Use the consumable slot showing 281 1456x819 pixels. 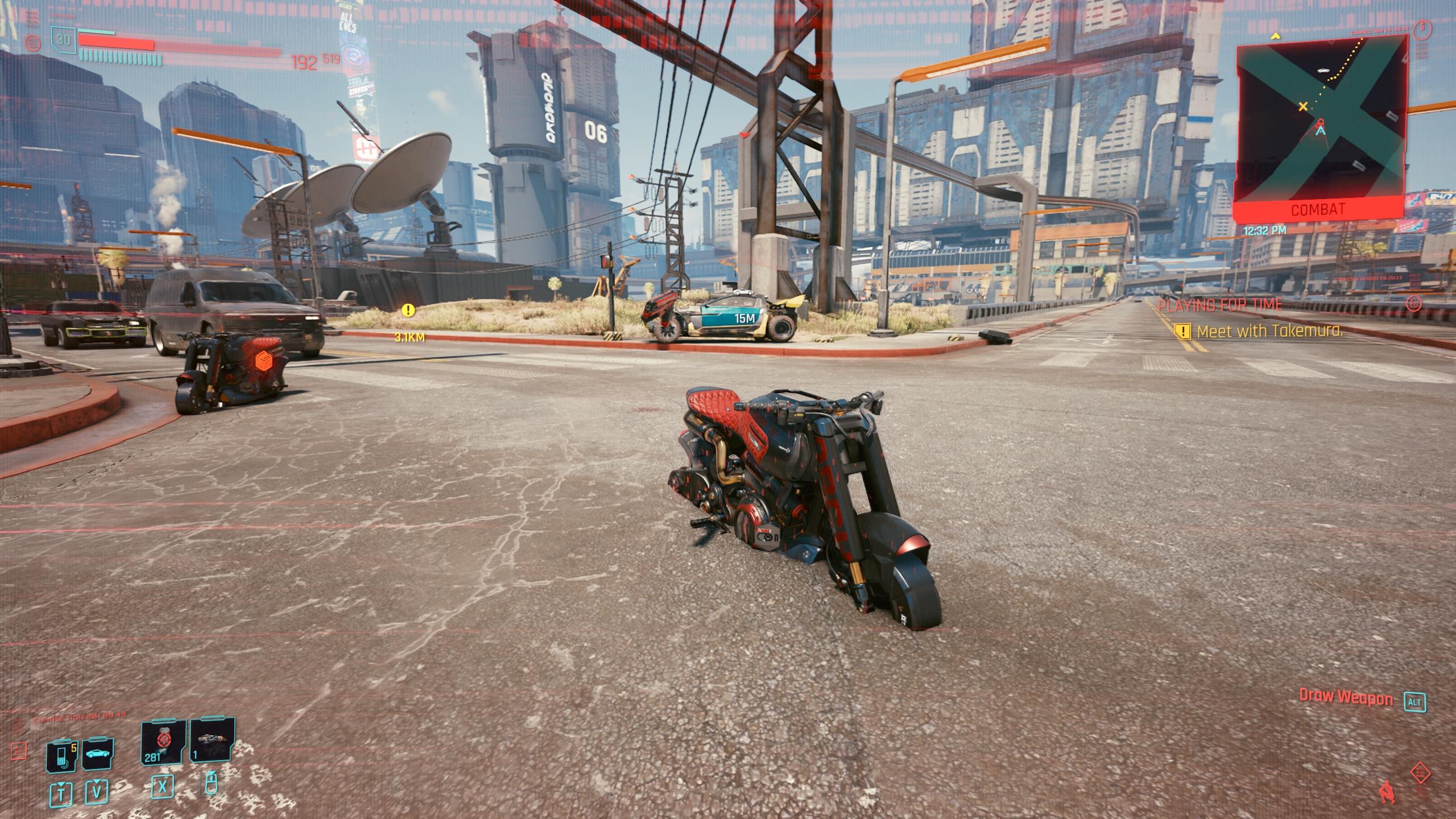pyautogui.click(x=164, y=741)
